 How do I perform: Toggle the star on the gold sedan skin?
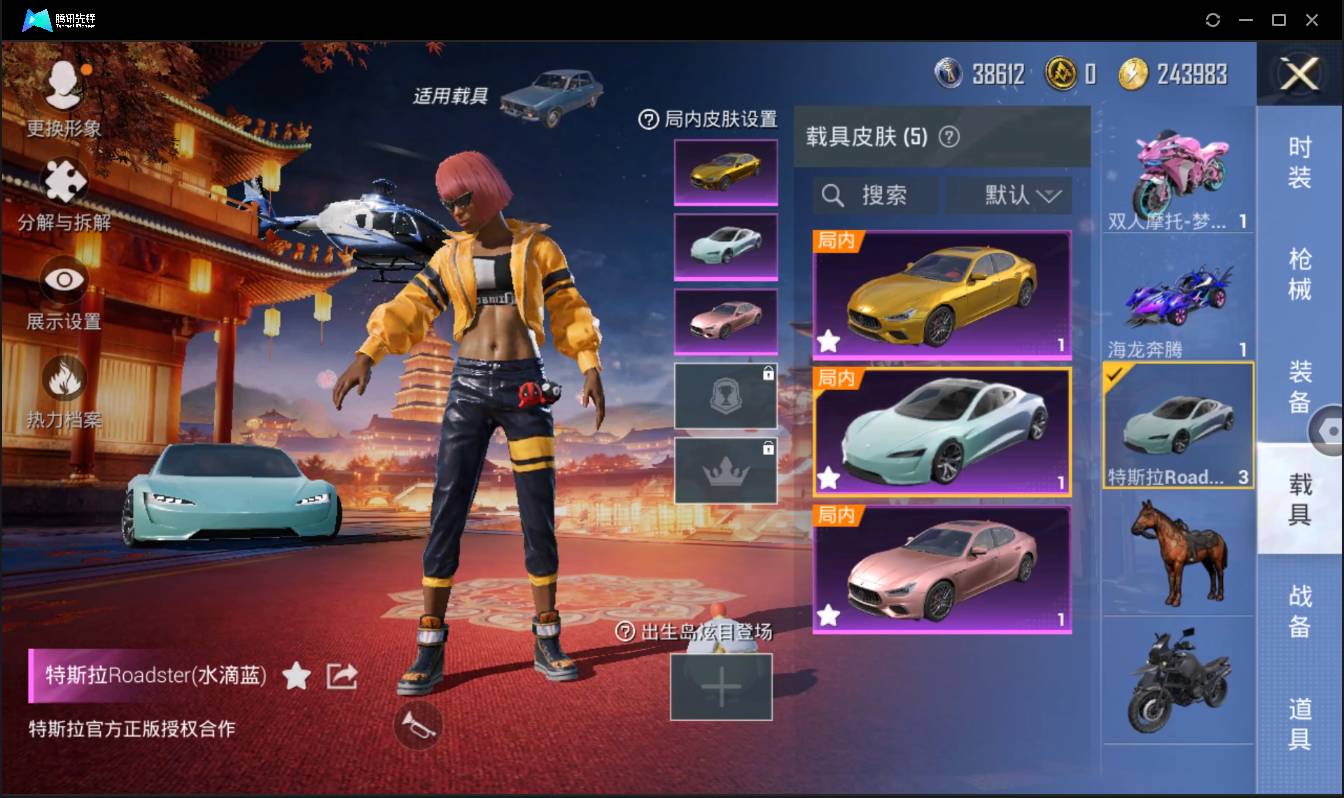(x=828, y=342)
